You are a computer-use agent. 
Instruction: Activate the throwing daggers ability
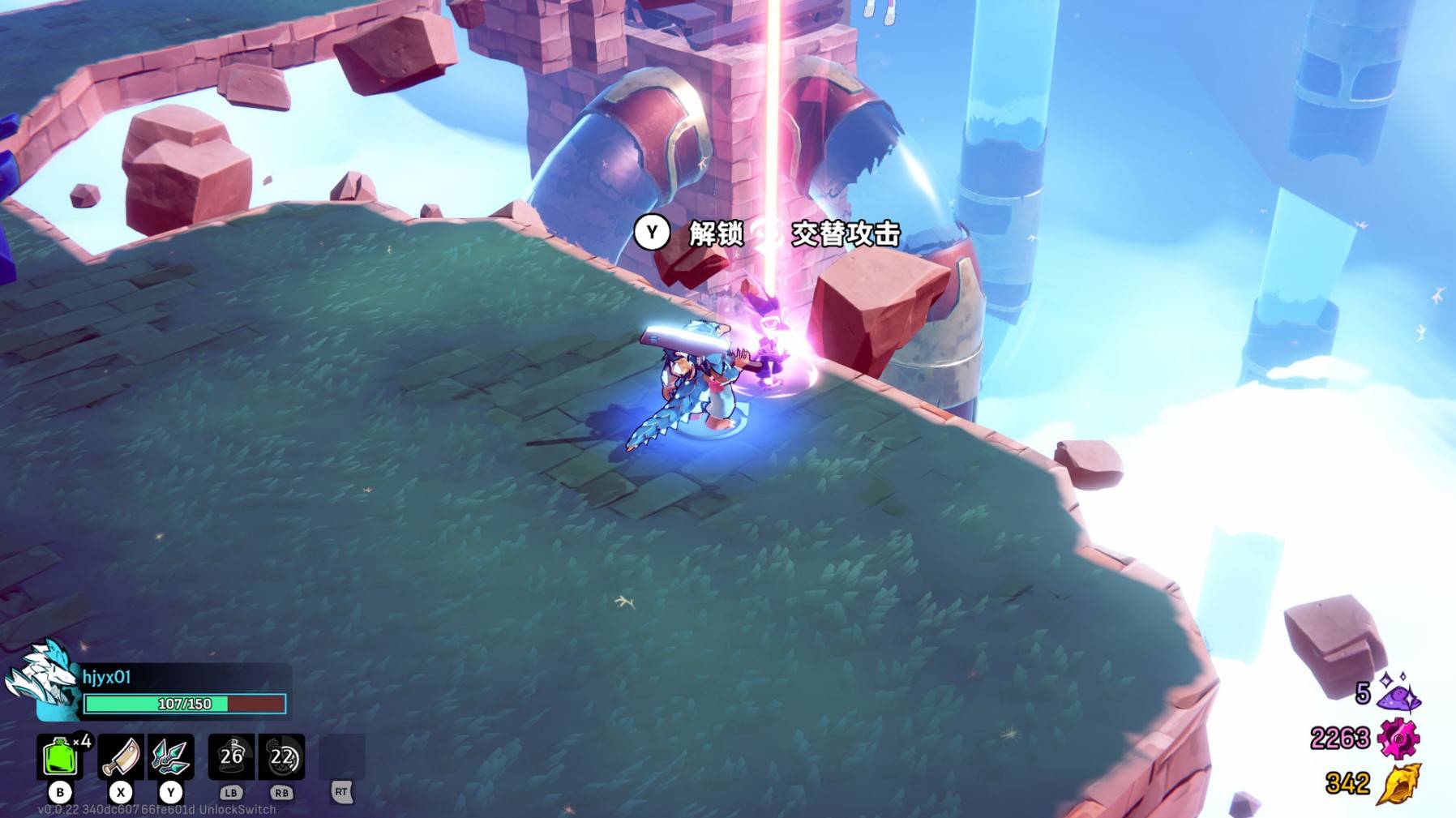point(171,756)
